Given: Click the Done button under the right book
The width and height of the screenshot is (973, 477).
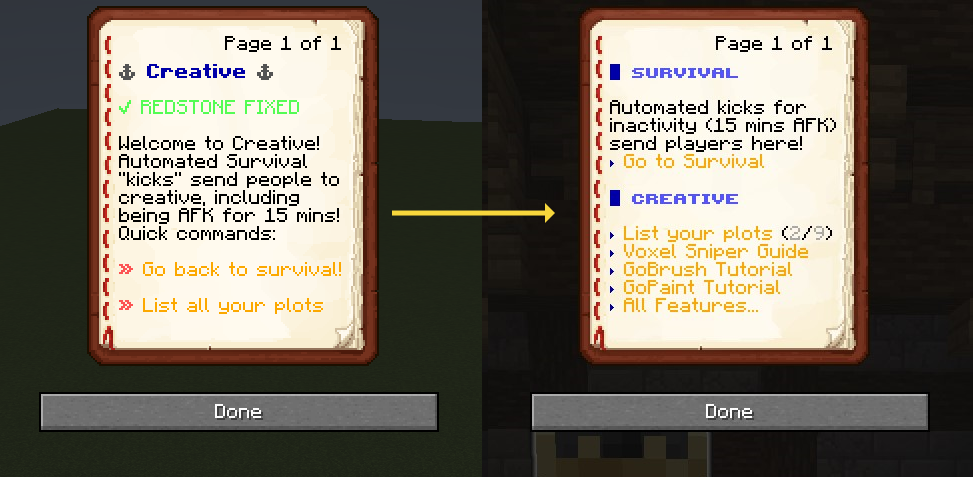Looking at the screenshot, I should [x=729, y=412].
